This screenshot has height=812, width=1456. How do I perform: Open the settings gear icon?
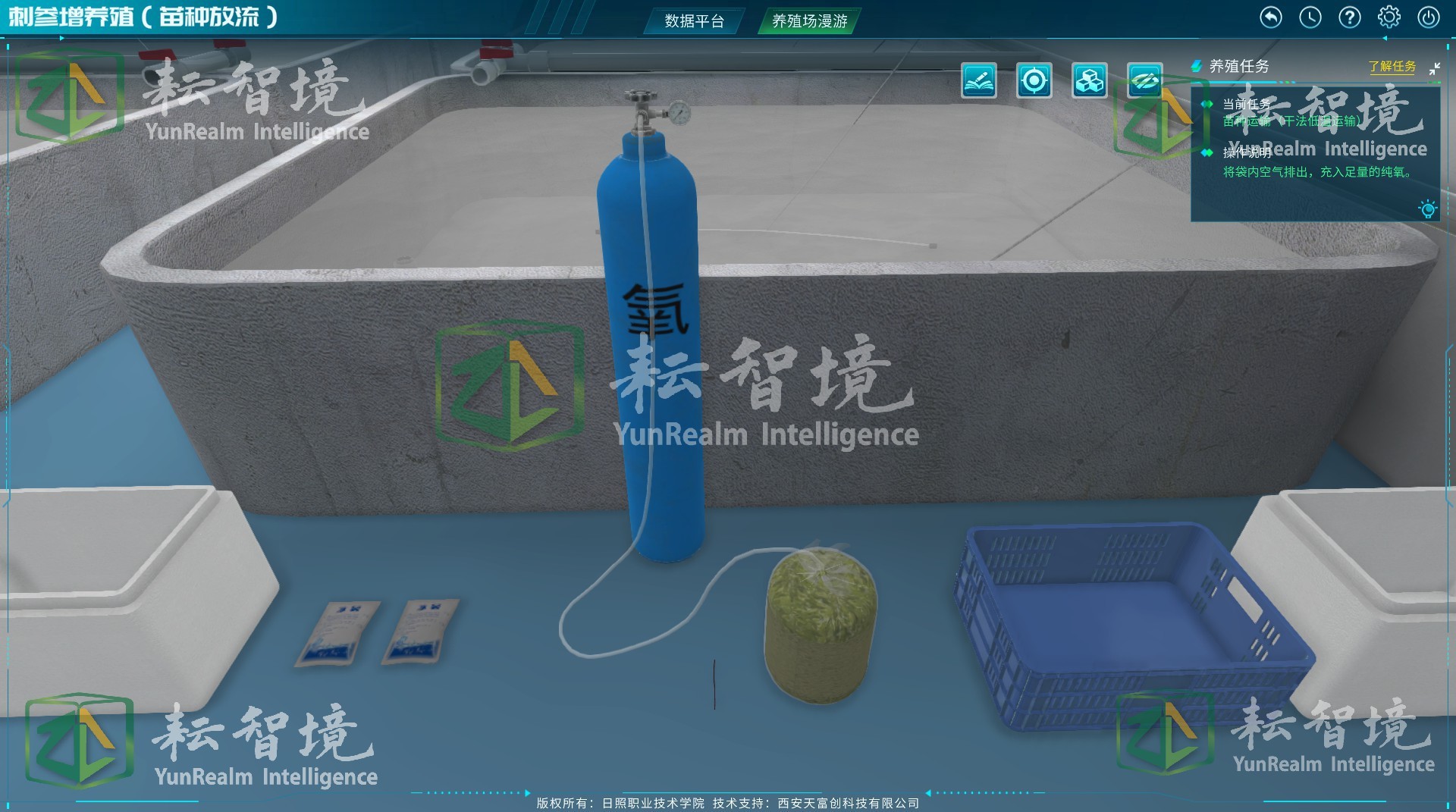pyautogui.click(x=1389, y=17)
